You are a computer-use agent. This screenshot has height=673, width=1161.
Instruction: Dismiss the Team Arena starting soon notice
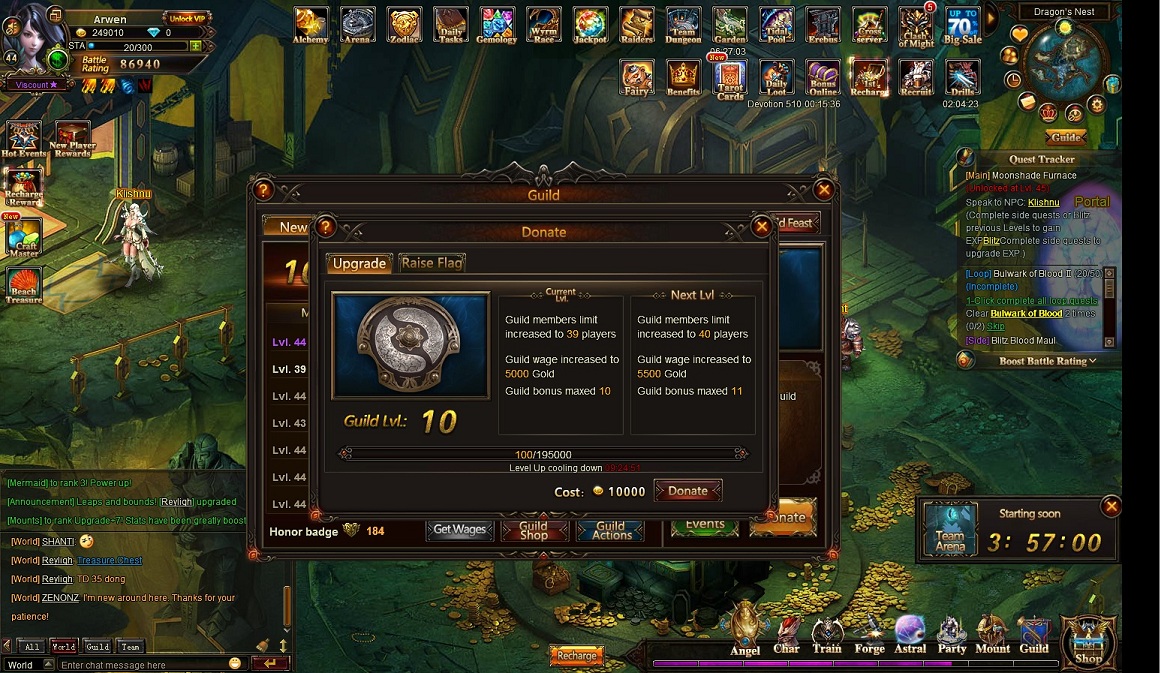(1111, 507)
